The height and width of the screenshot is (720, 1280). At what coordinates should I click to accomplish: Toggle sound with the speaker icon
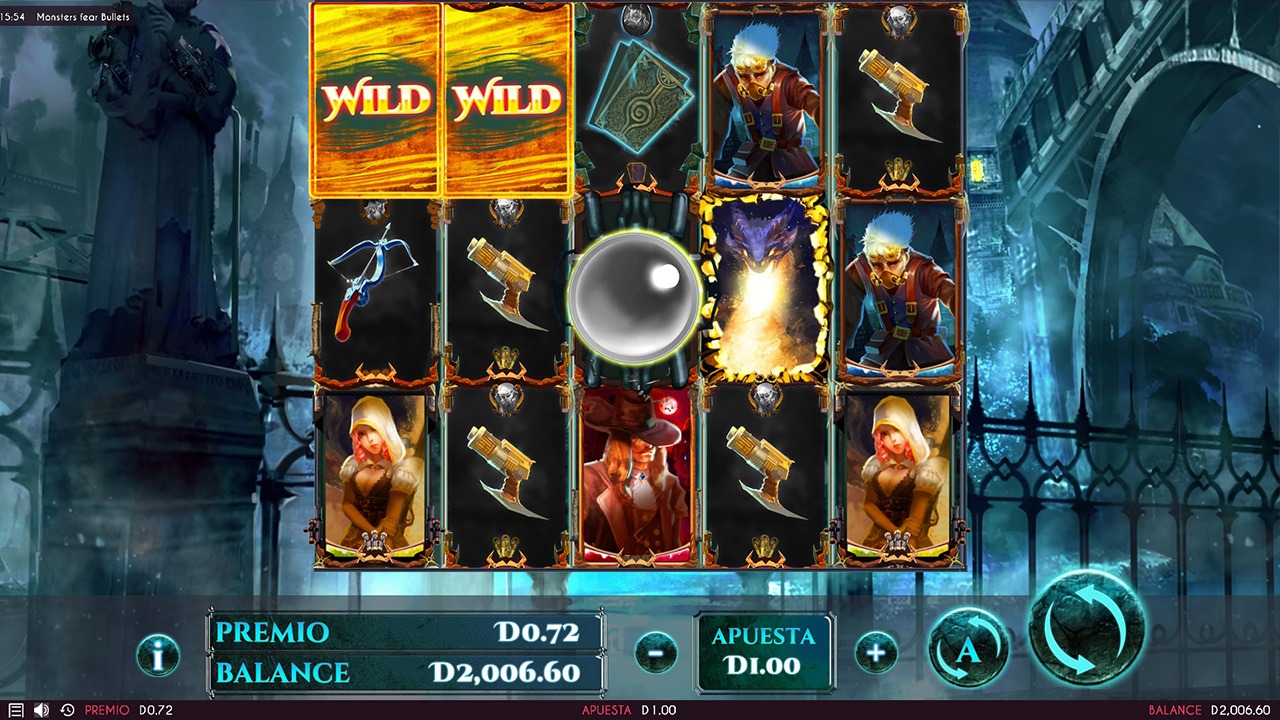coord(41,710)
